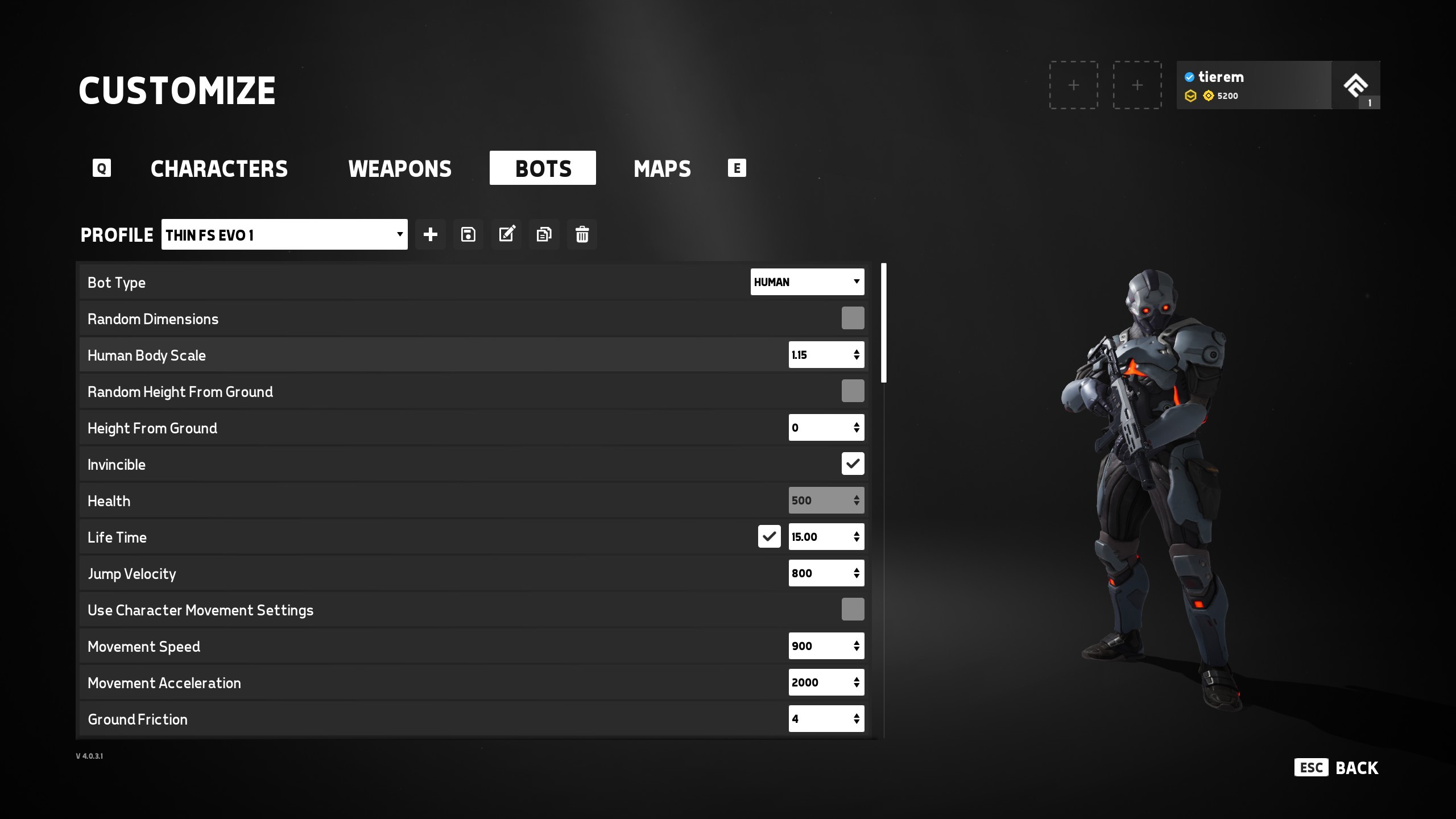The image size is (1456, 819).
Task: Disable the Invincible setting
Action: click(853, 464)
